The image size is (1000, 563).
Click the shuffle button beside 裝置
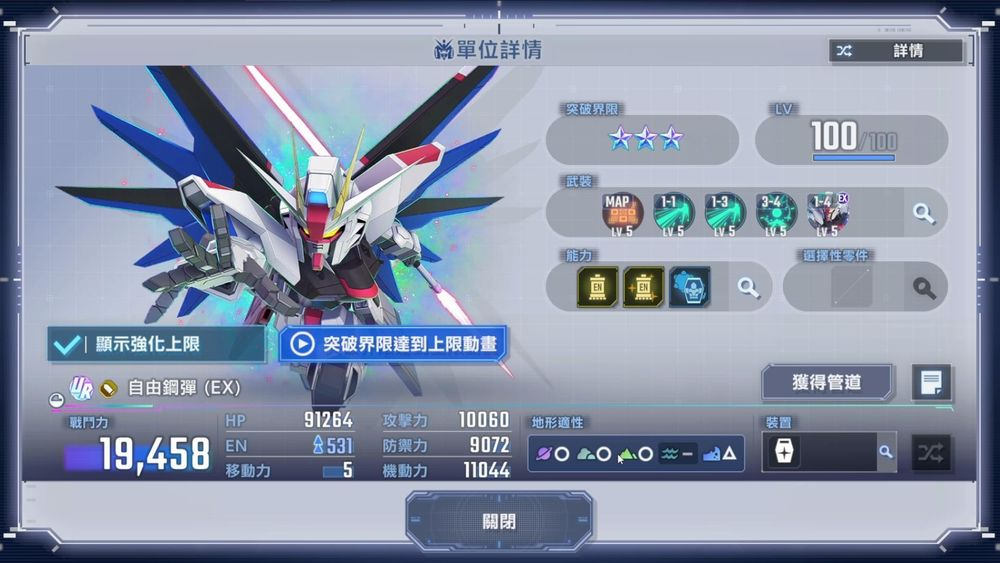pos(931,453)
